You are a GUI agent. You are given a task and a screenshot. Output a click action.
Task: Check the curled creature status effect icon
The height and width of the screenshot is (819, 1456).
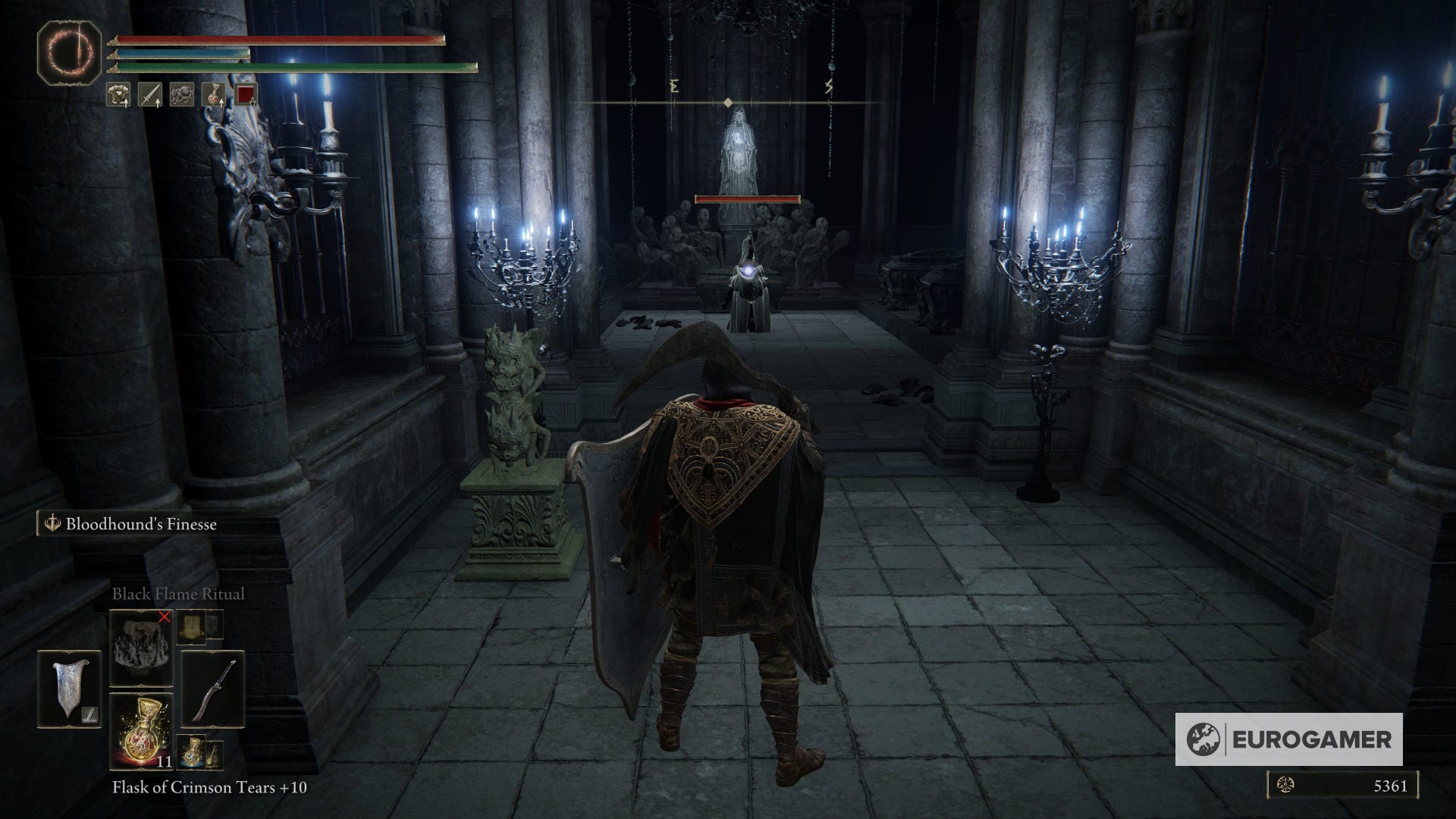[181, 95]
